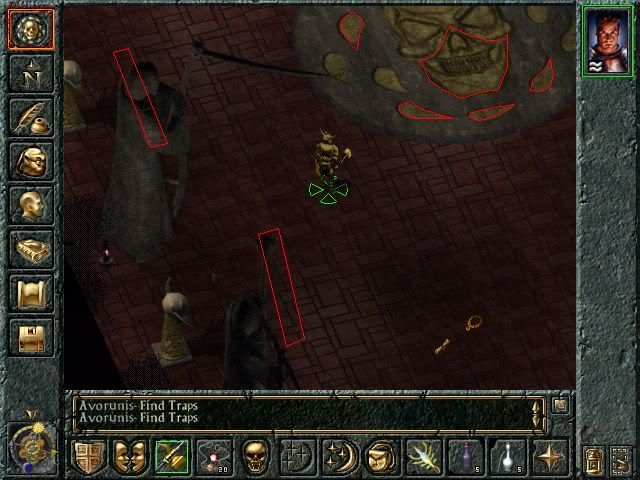This screenshot has height=480, width=640.
Task: Choose the talk action with theatre masks
Action: 129,457
